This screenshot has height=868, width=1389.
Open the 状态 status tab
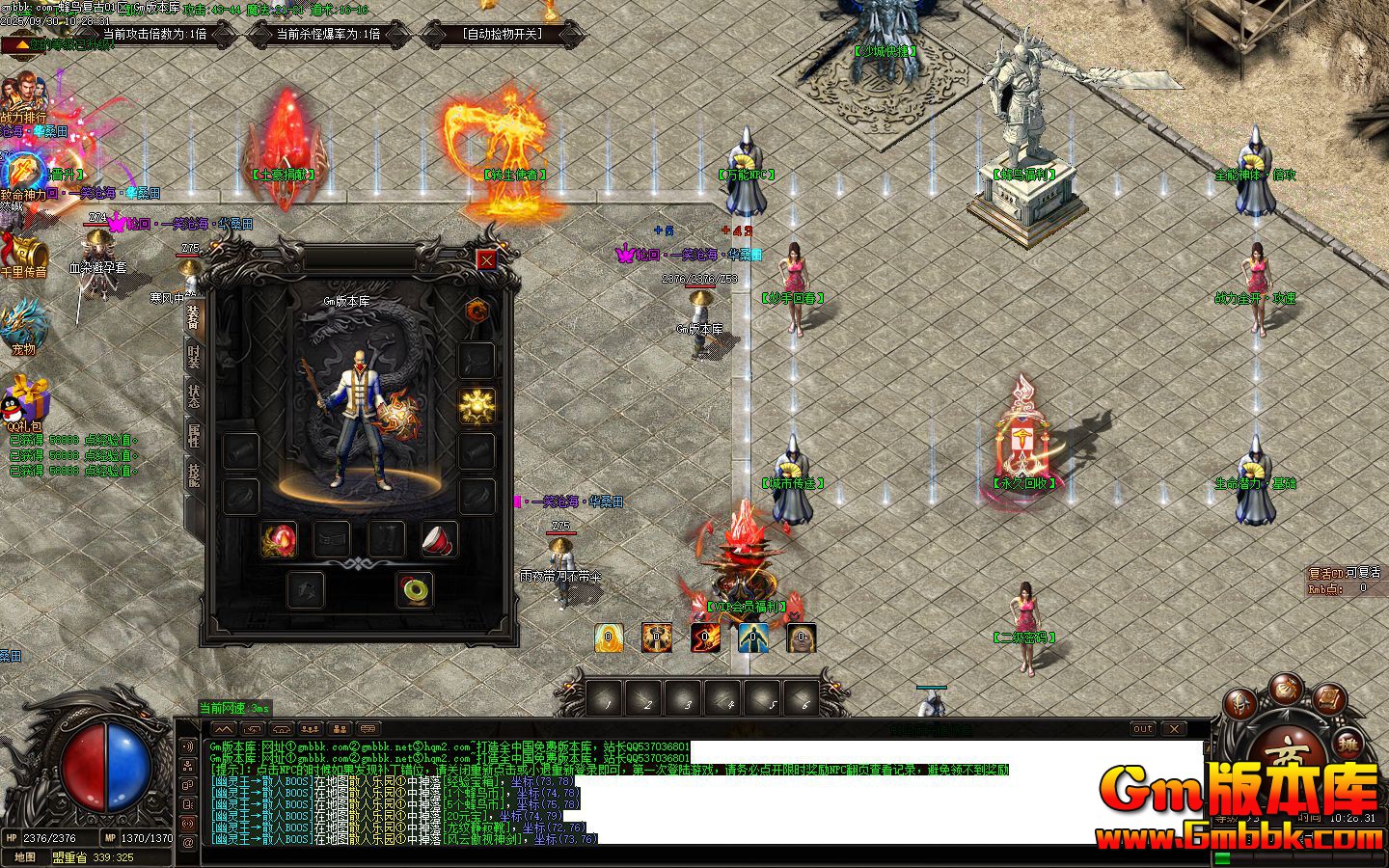tap(194, 397)
